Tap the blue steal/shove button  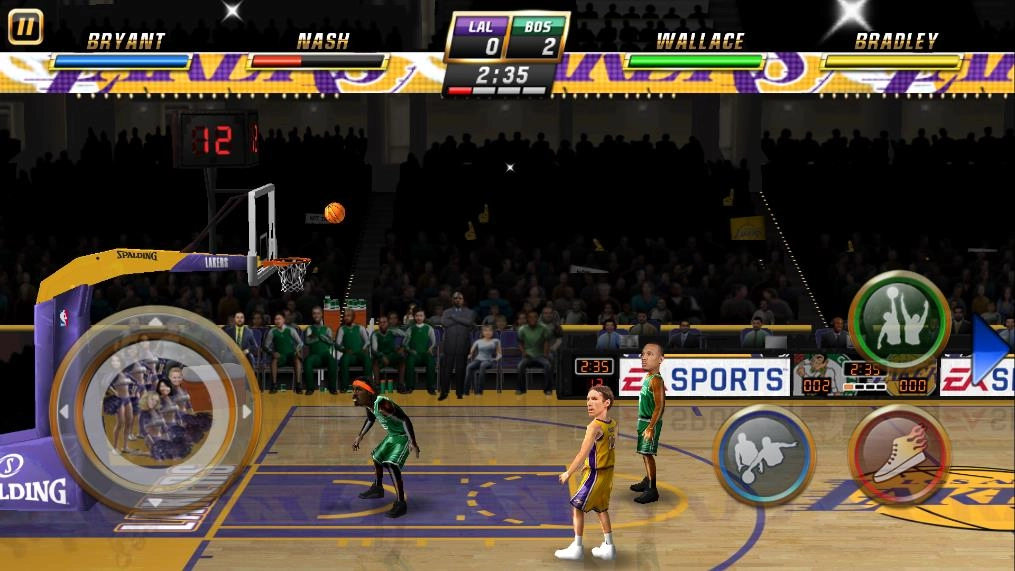click(764, 455)
